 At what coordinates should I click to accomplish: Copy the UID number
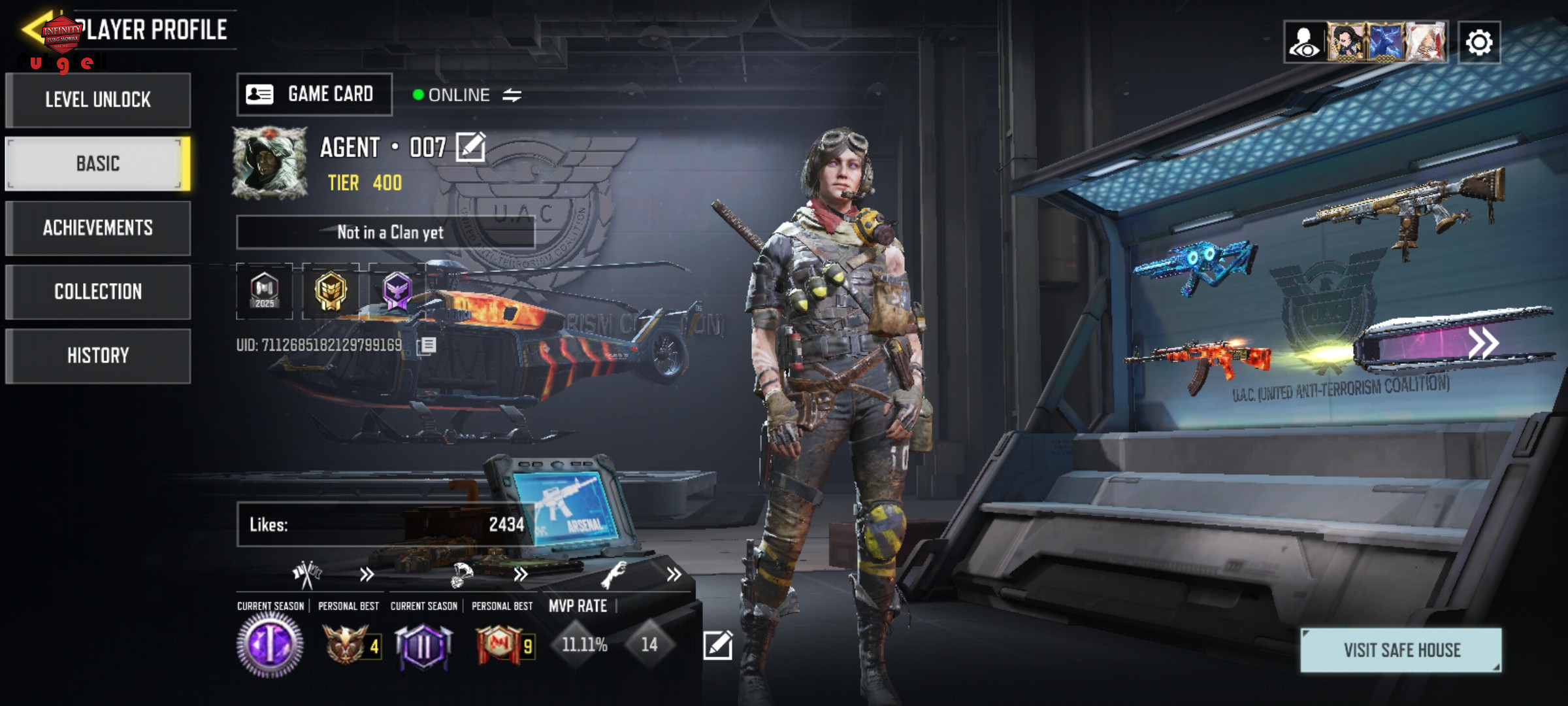(427, 345)
